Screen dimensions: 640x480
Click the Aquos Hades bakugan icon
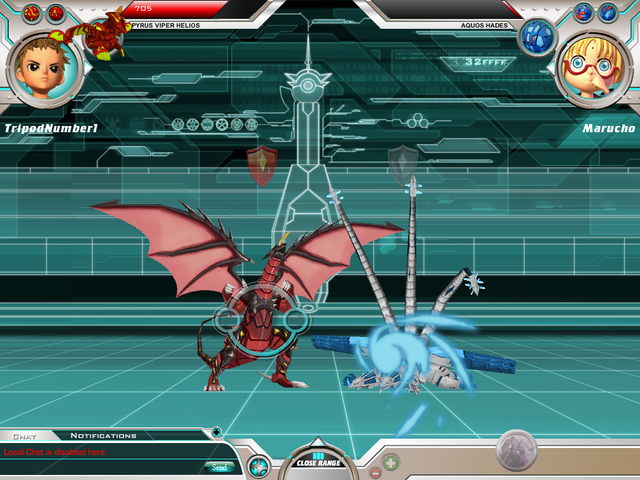536,38
